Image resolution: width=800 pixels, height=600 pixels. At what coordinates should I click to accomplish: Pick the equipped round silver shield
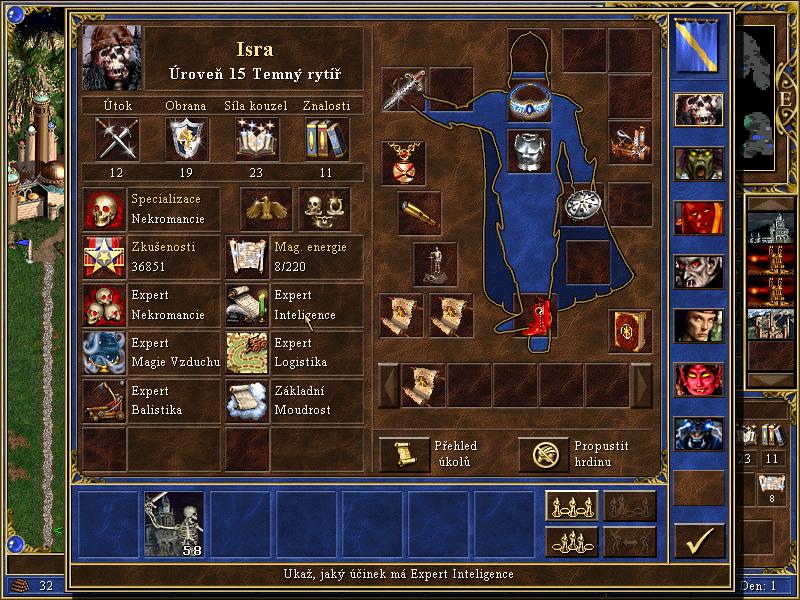point(582,204)
